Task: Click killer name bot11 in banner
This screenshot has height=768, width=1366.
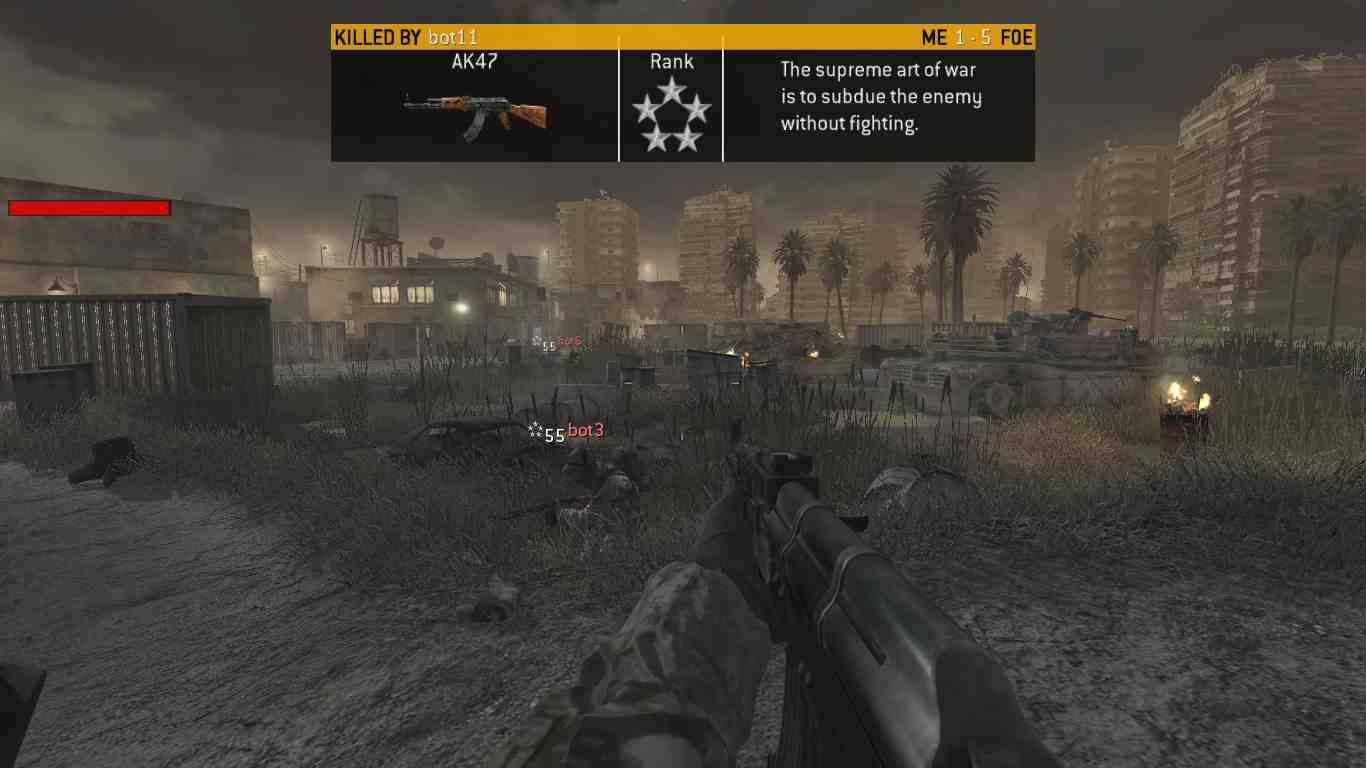Action: click(x=453, y=38)
